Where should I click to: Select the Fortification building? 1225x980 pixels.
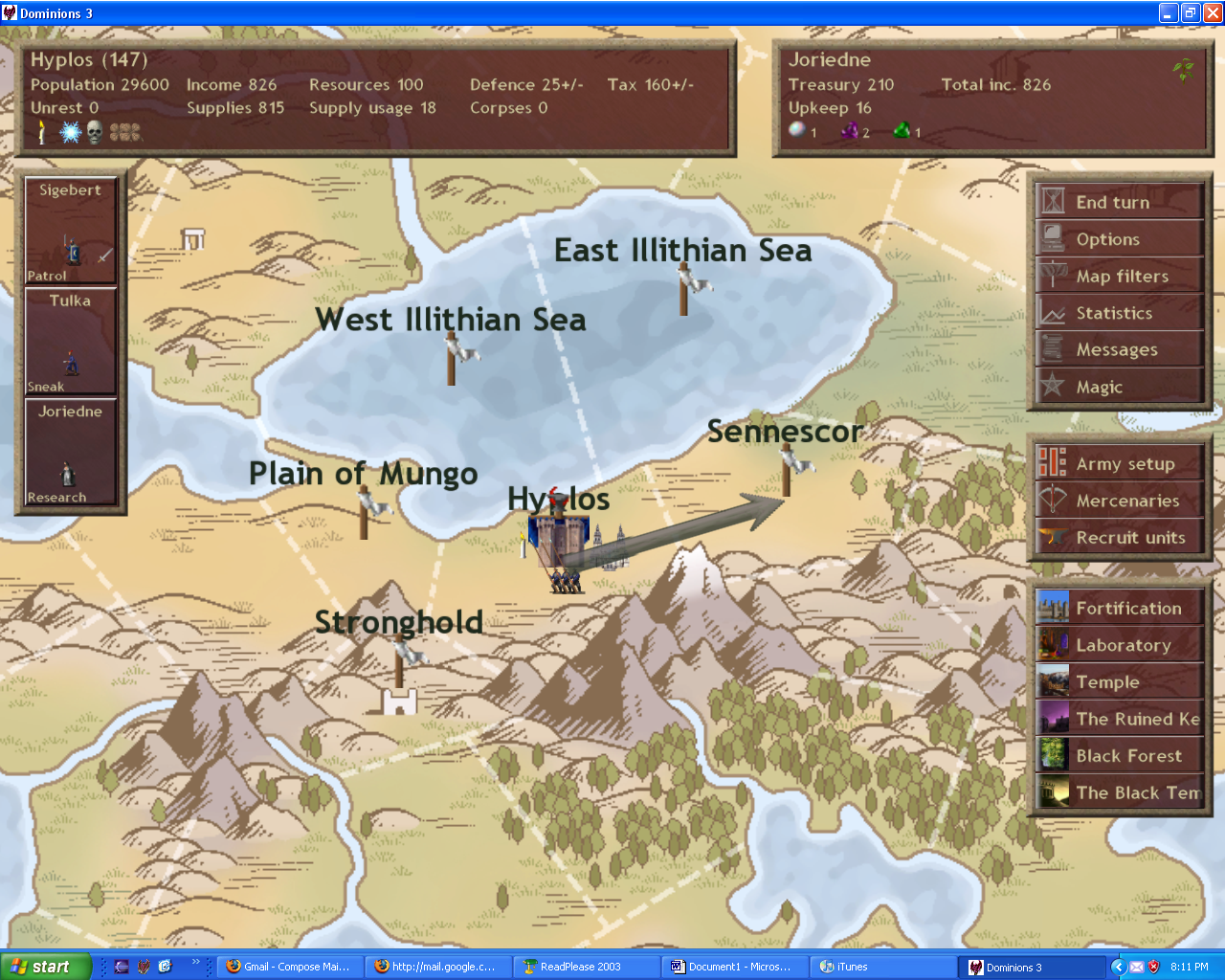pos(1118,609)
